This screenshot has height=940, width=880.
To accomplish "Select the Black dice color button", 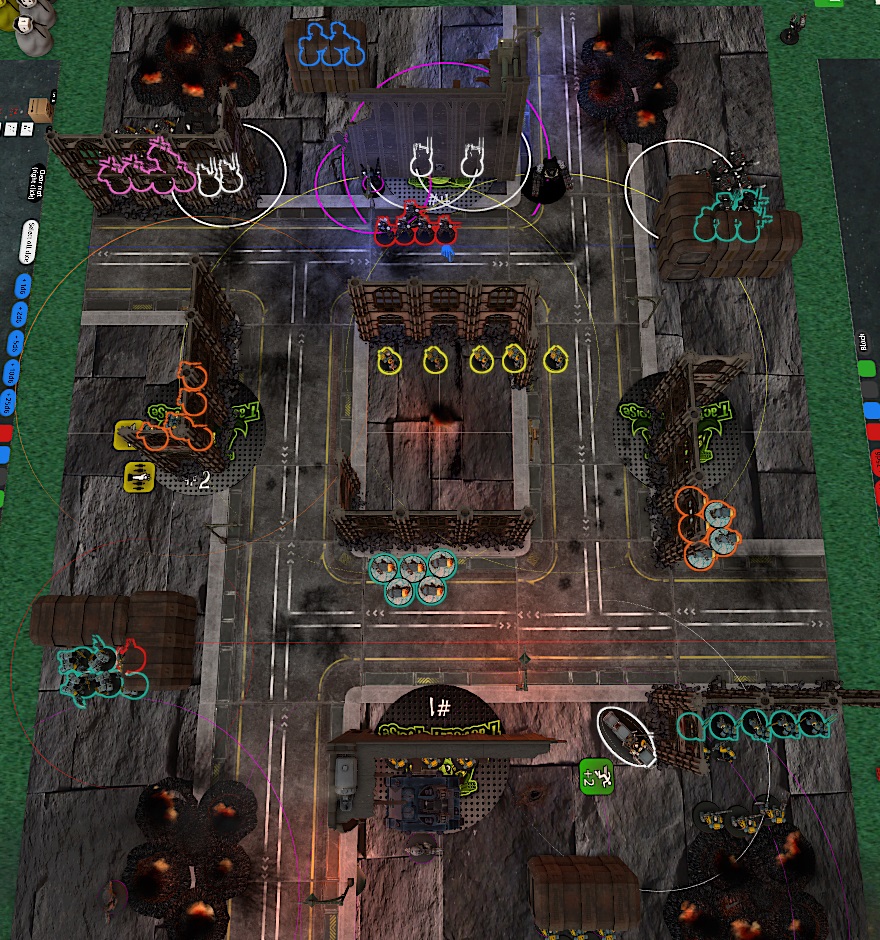I will [862, 341].
